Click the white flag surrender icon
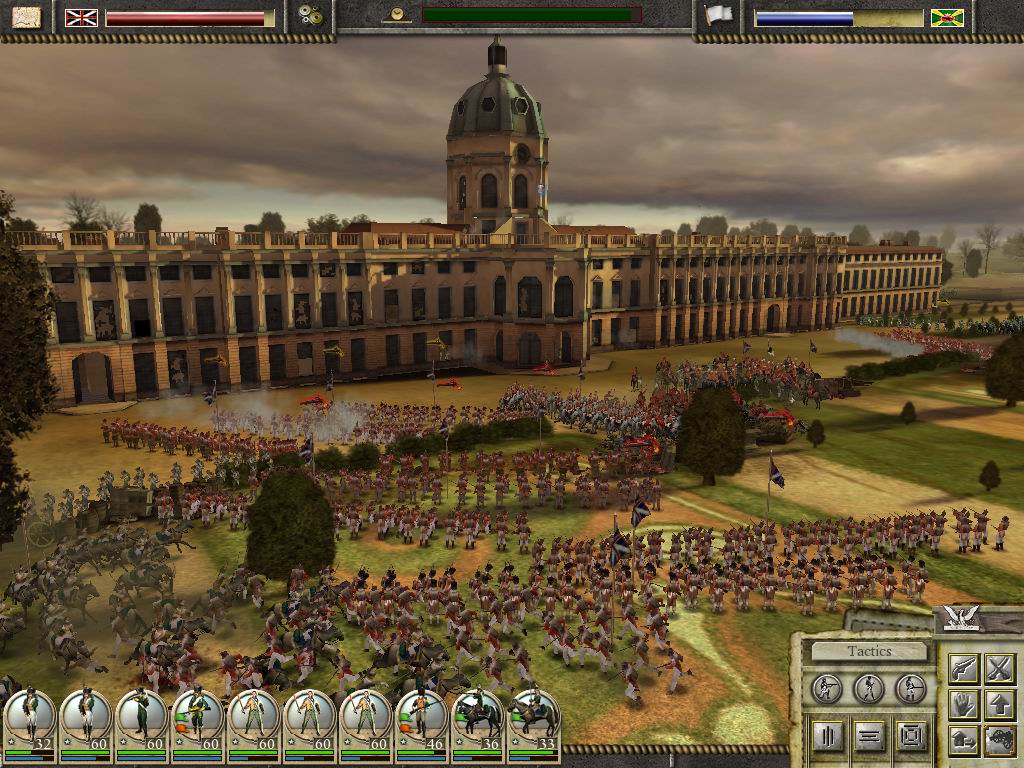 [x=717, y=16]
